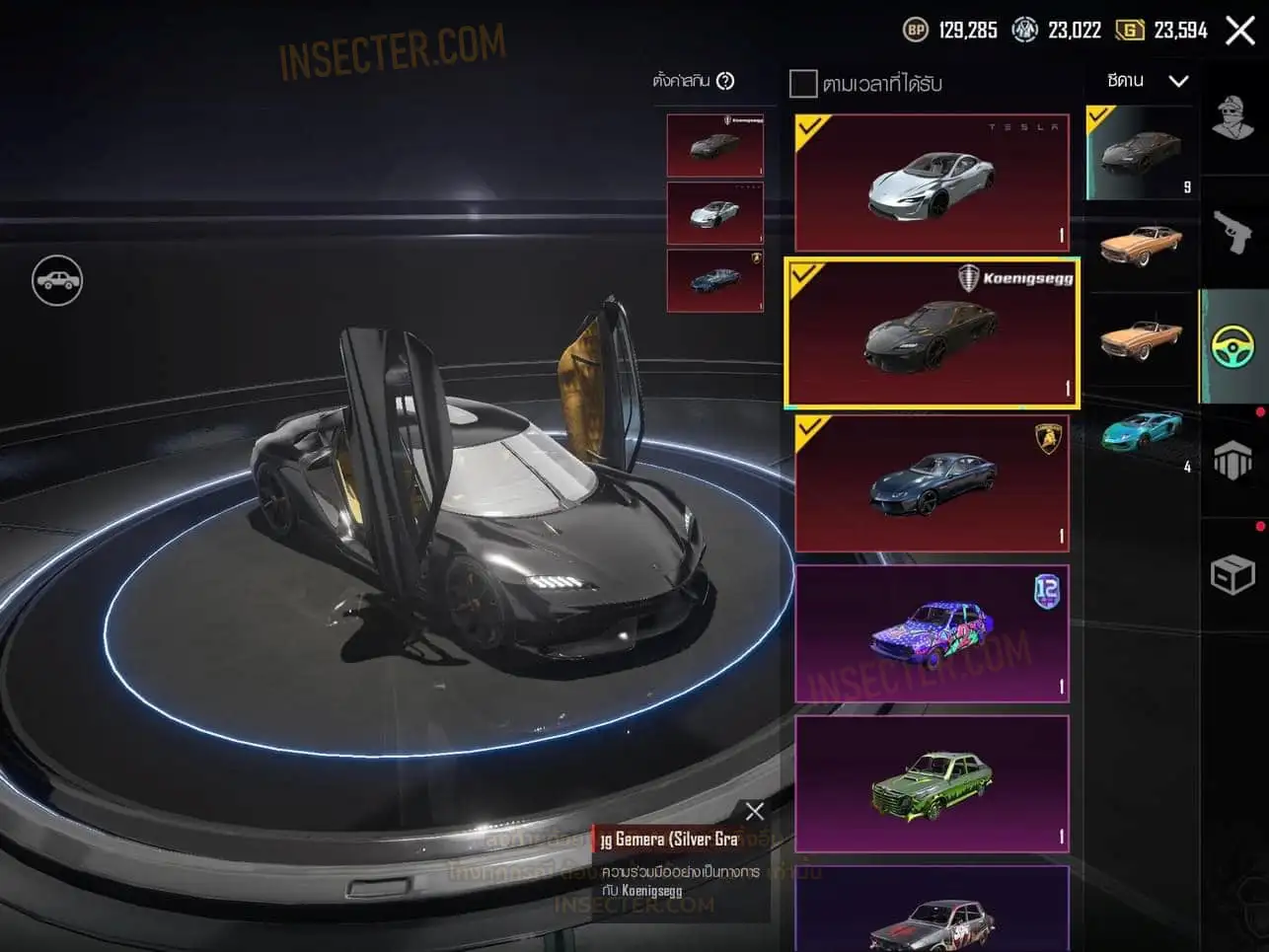
Task: Choose the teal sports car category
Action: (x=1140, y=432)
